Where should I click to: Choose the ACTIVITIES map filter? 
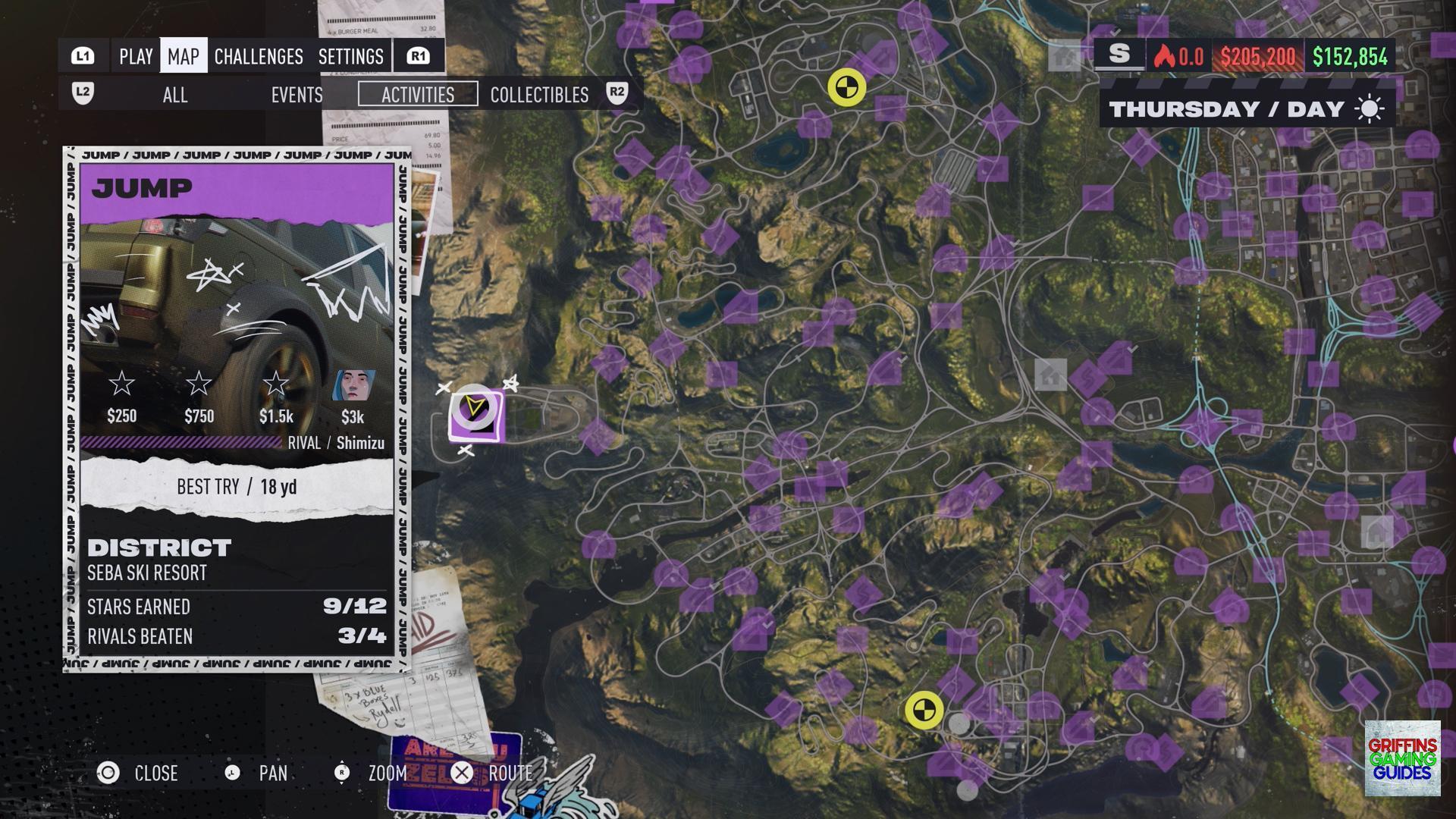click(418, 95)
